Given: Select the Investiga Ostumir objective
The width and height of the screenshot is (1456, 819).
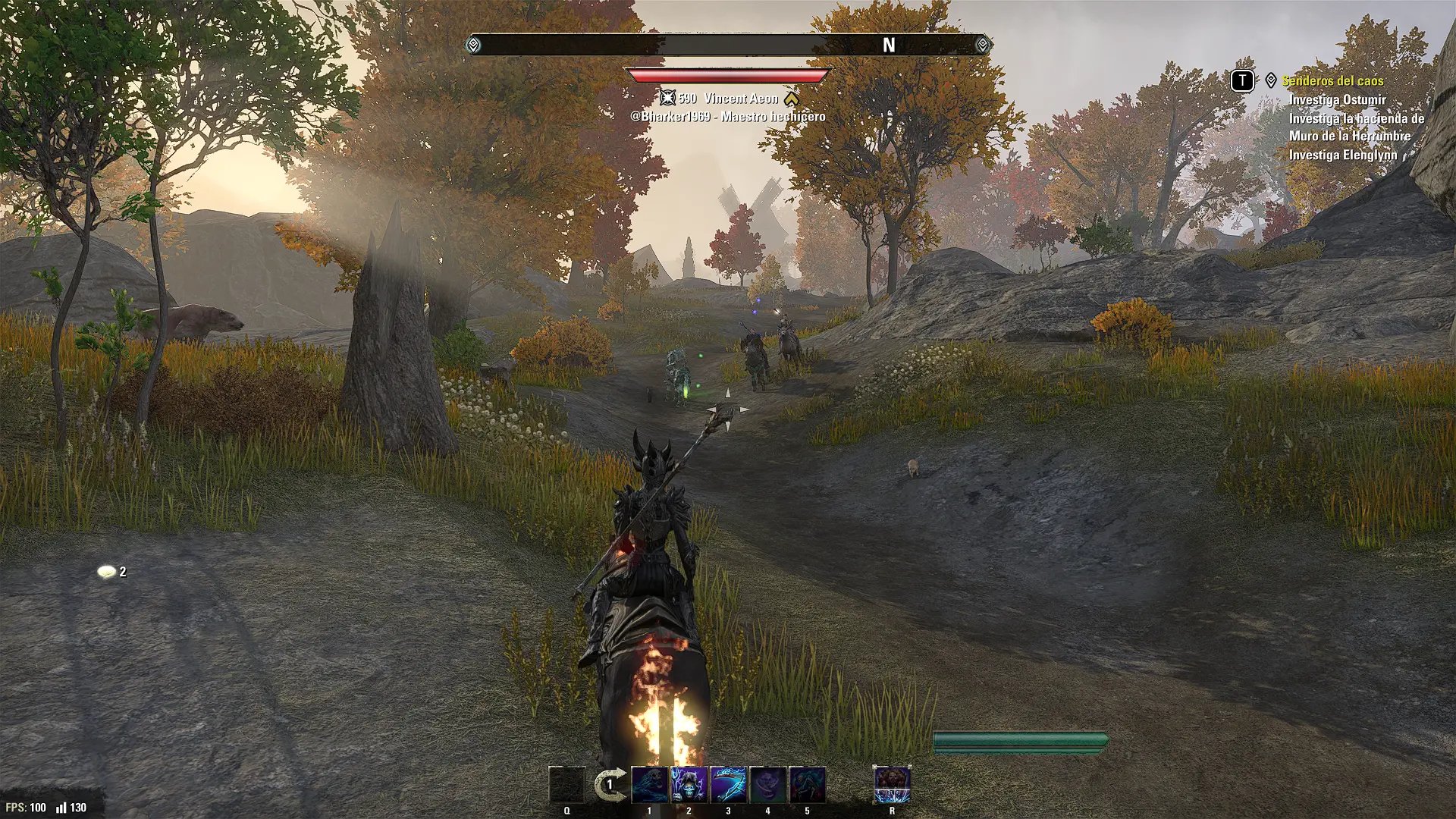Looking at the screenshot, I should pos(1337,99).
